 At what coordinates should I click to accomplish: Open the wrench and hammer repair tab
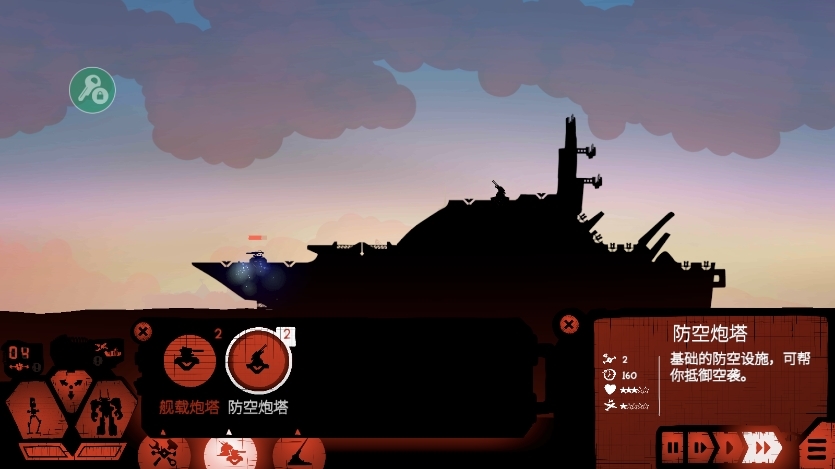coord(163,452)
